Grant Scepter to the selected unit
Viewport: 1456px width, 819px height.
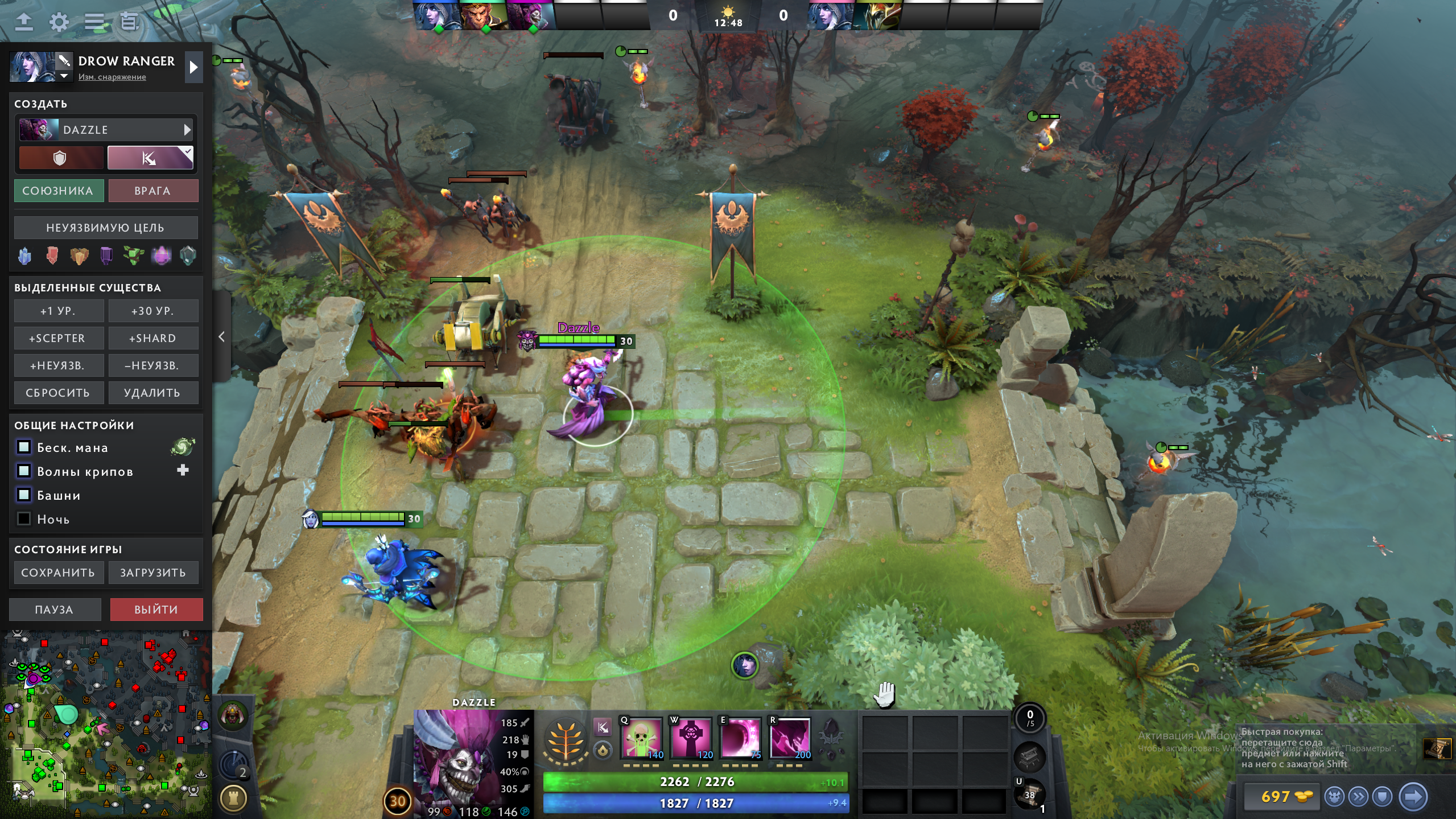[59, 339]
